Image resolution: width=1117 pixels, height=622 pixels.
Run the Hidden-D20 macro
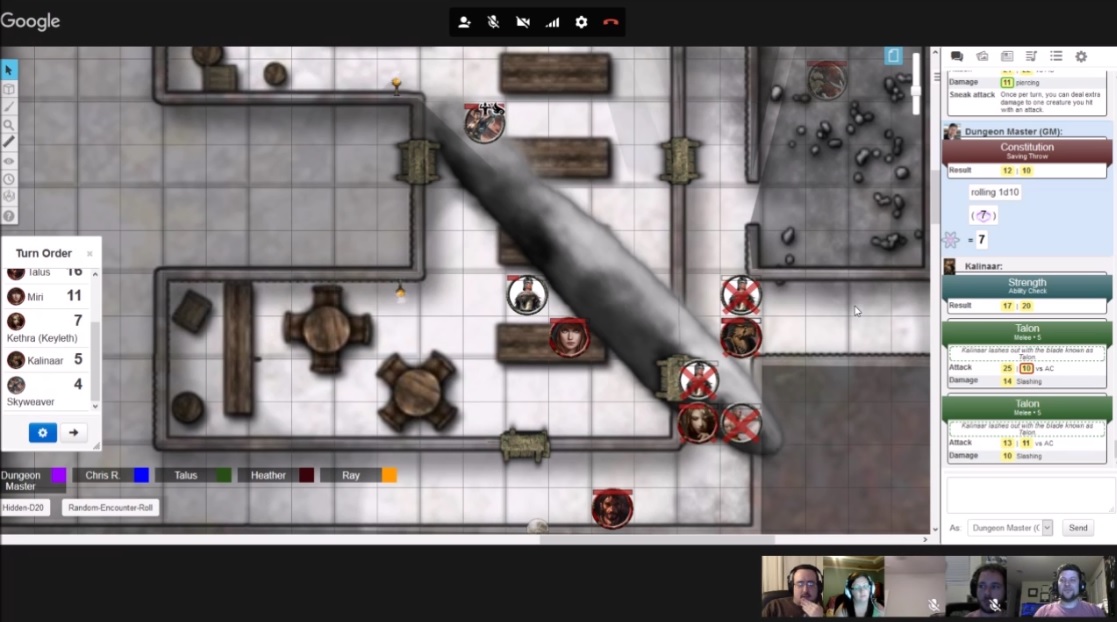tap(24, 508)
